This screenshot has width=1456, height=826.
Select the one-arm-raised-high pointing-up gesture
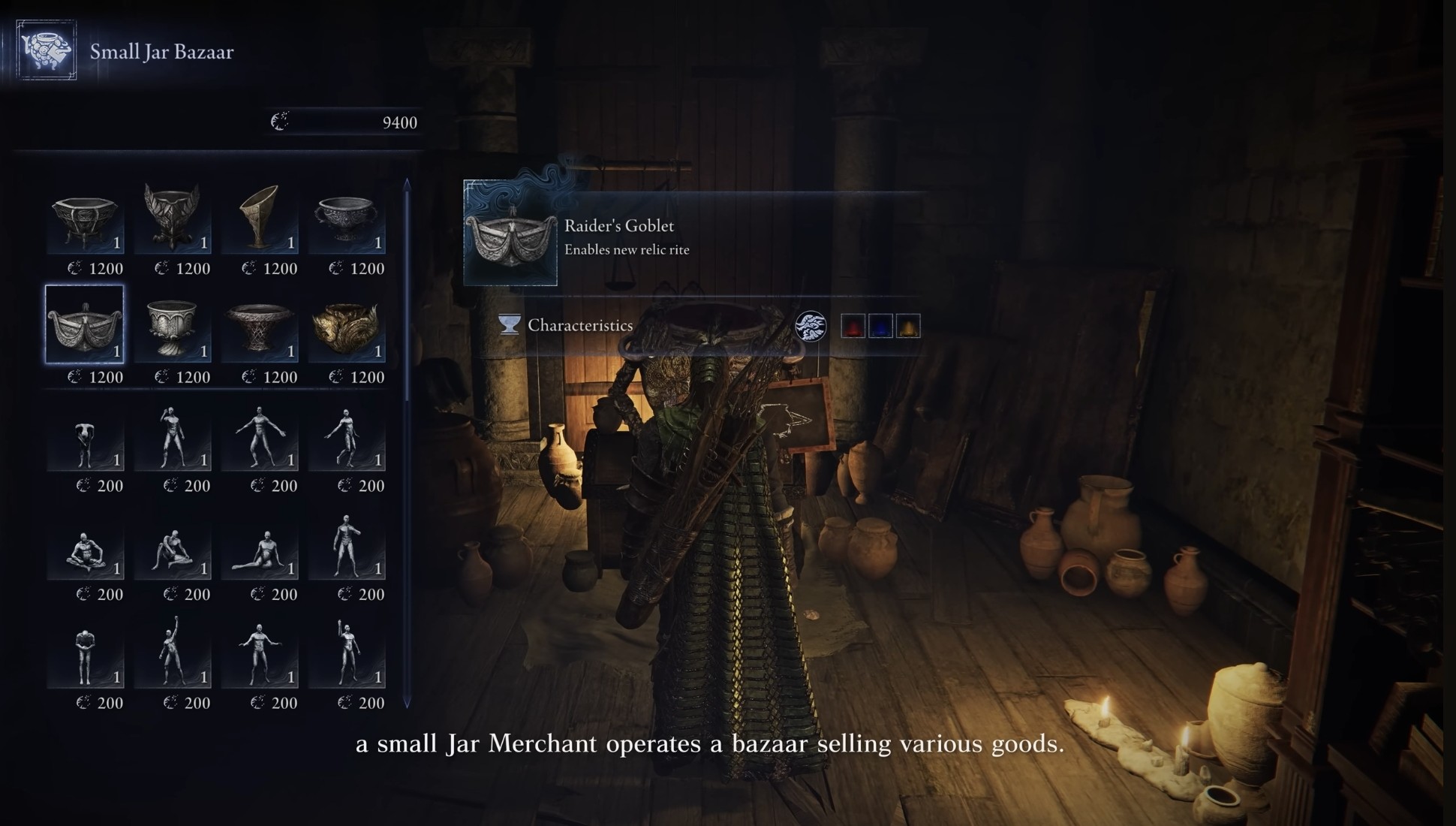point(173,652)
